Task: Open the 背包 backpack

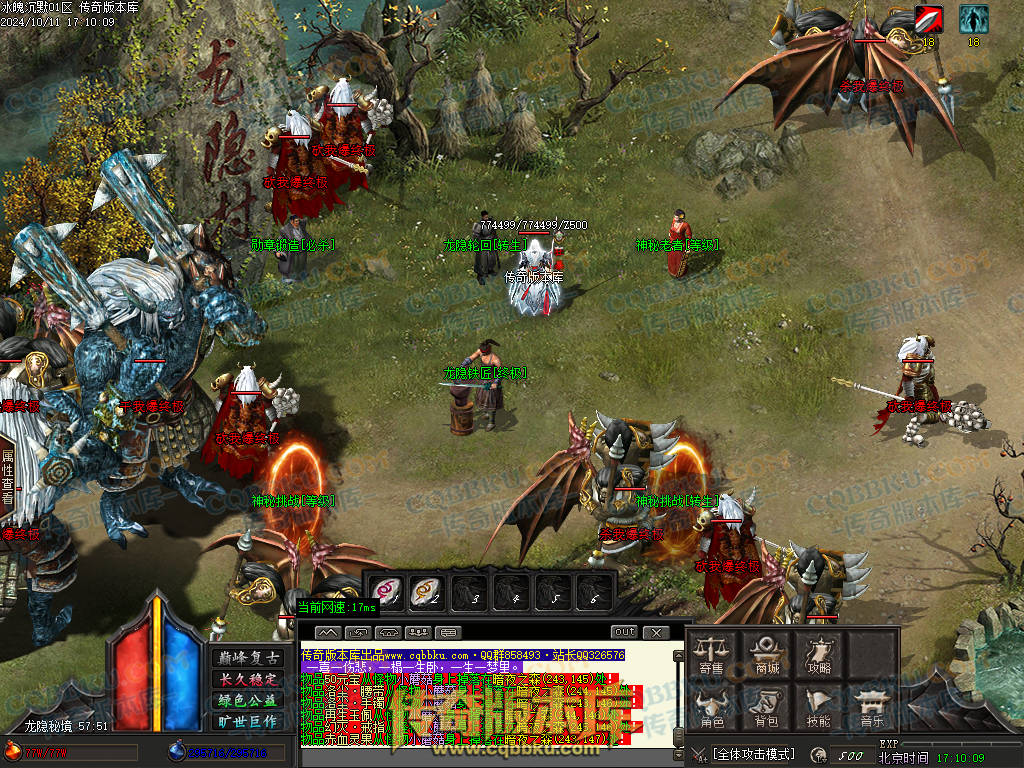Action: [767, 706]
